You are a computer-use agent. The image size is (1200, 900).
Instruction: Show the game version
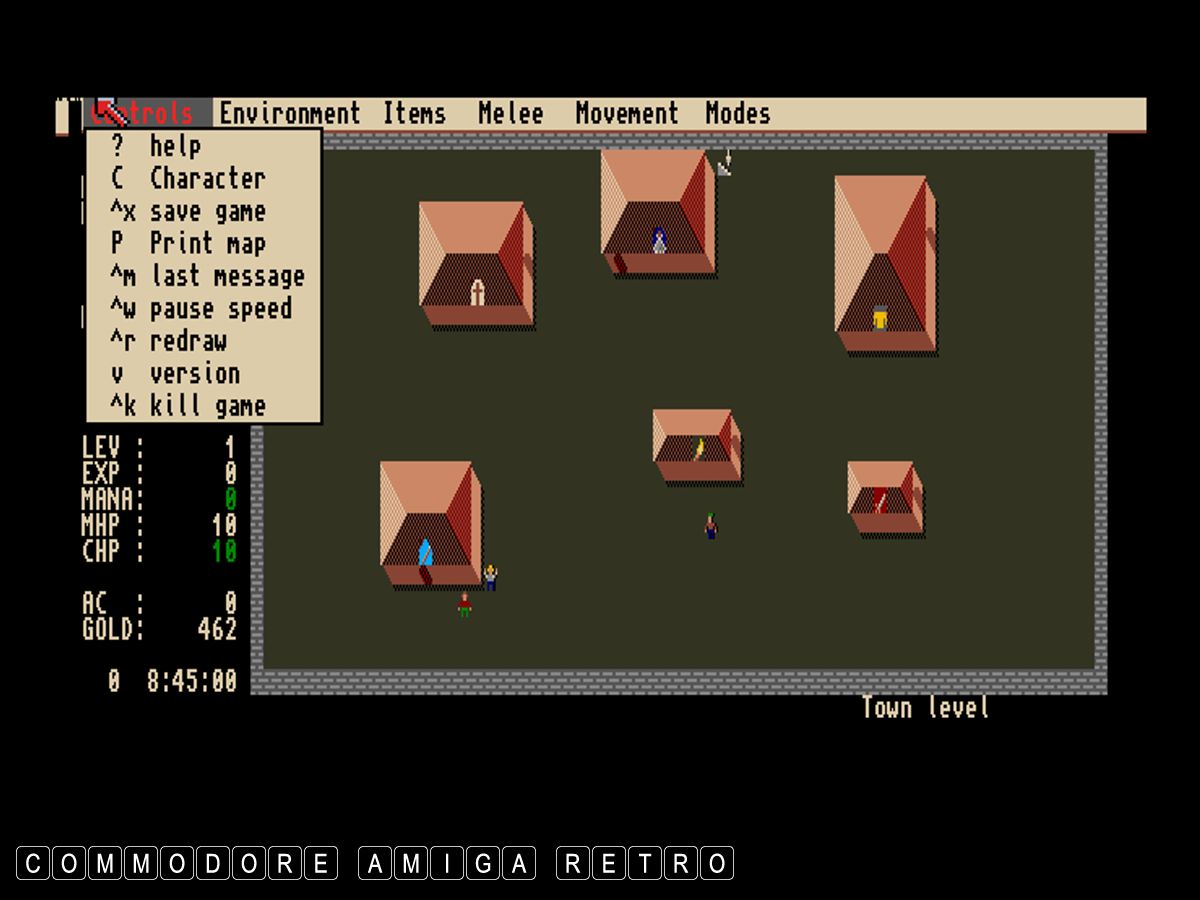point(194,374)
